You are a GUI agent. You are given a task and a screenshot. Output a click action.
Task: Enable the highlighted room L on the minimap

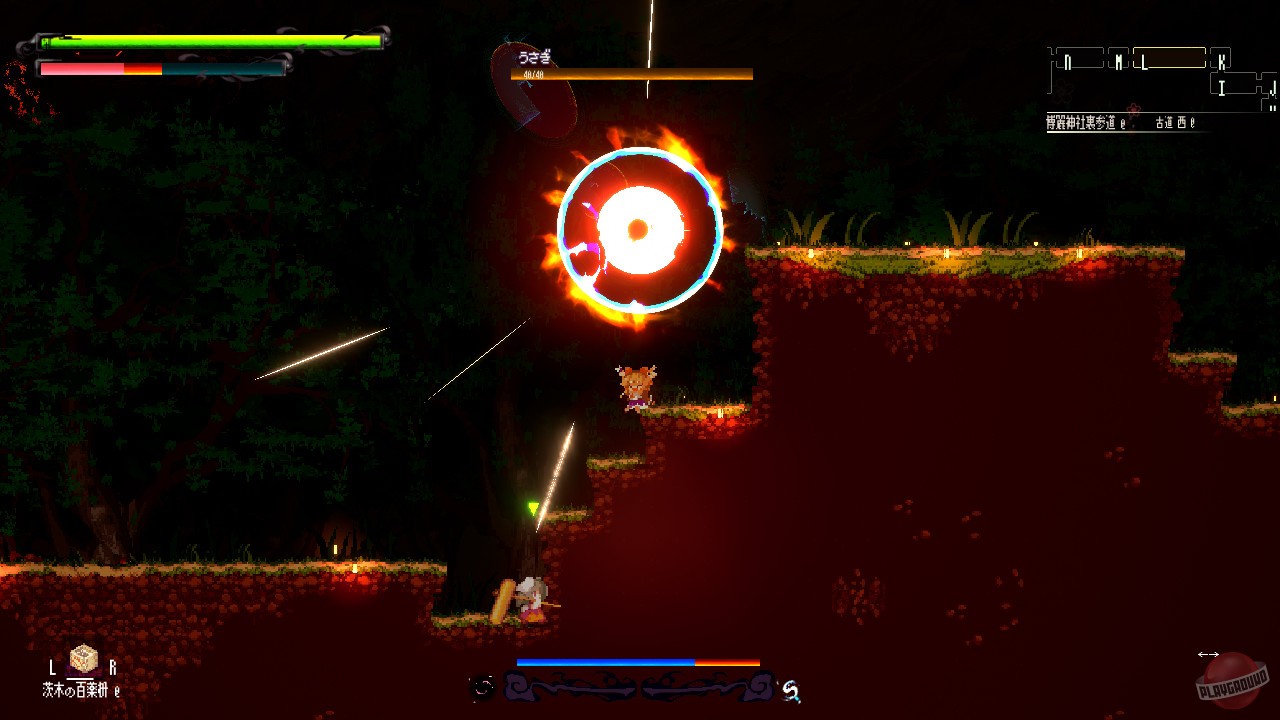click(1170, 58)
